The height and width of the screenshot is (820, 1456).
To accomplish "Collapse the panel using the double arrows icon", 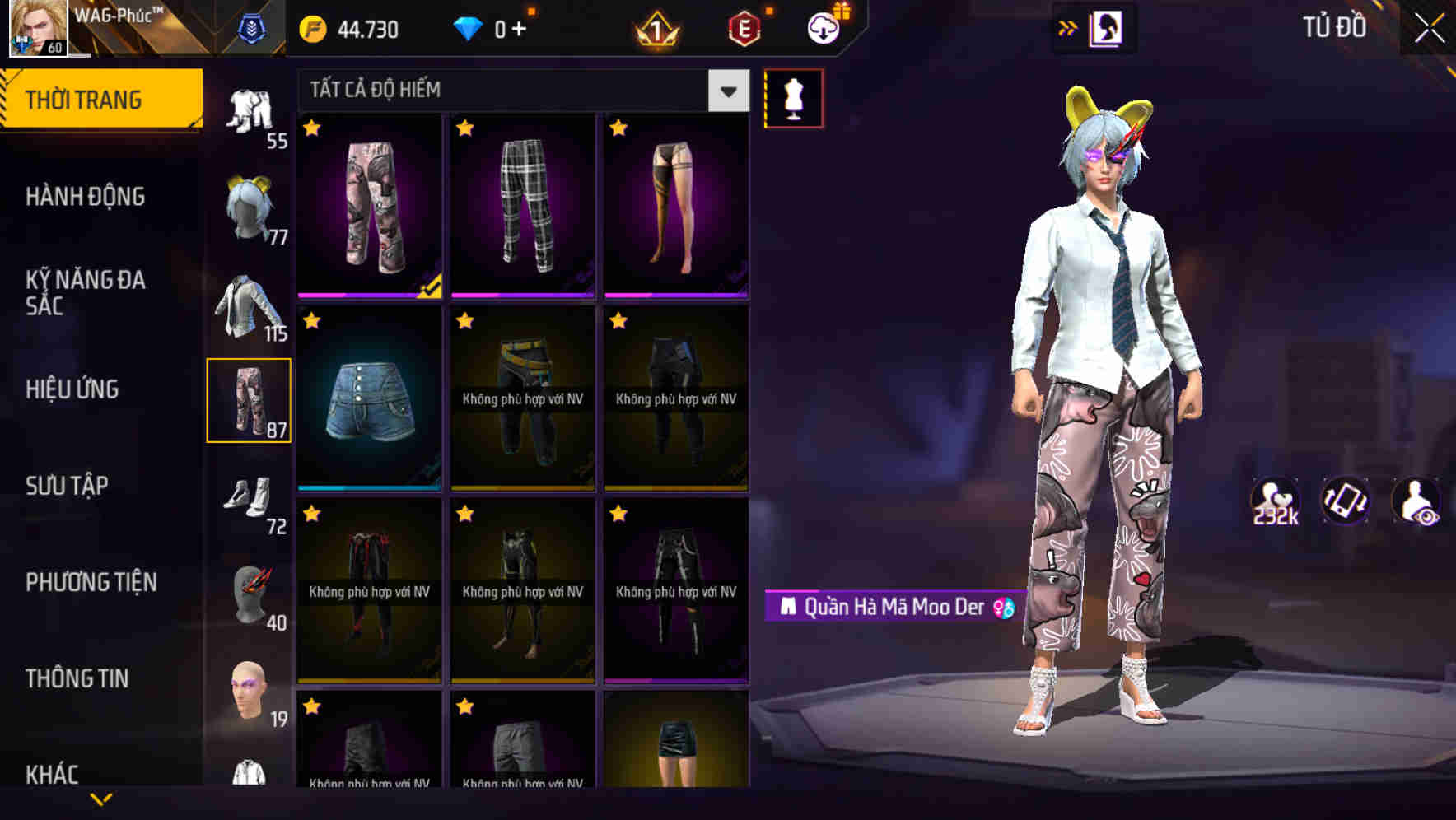I will coord(1069,27).
